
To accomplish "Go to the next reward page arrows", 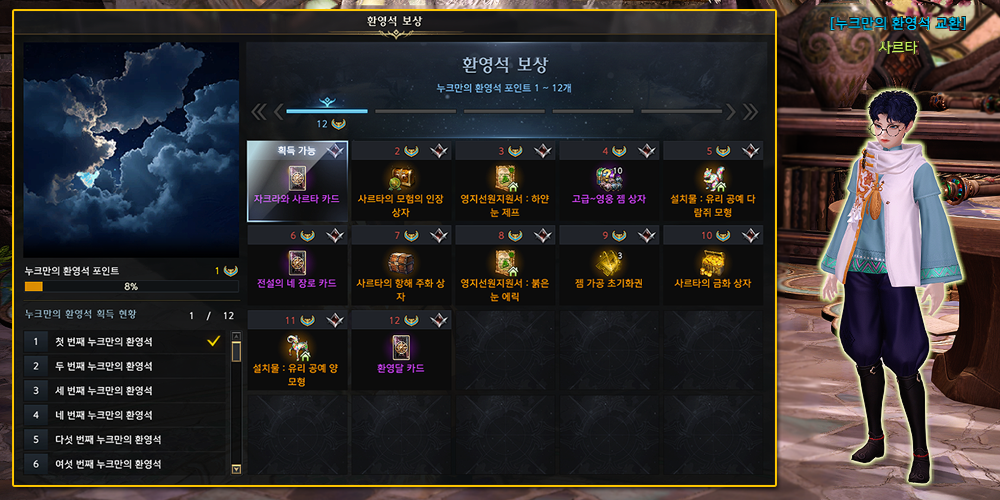I will [750, 111].
